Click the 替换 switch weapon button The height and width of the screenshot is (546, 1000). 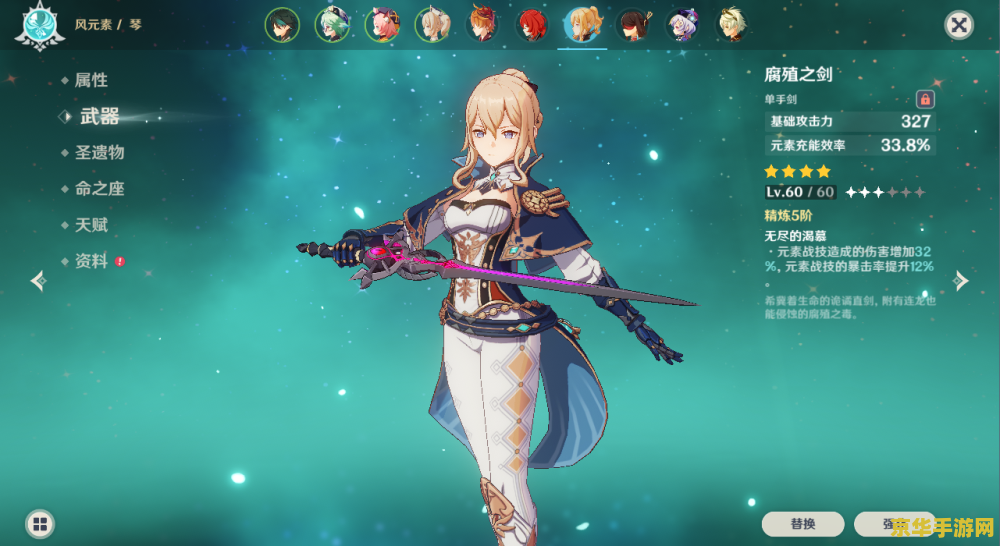point(803,524)
